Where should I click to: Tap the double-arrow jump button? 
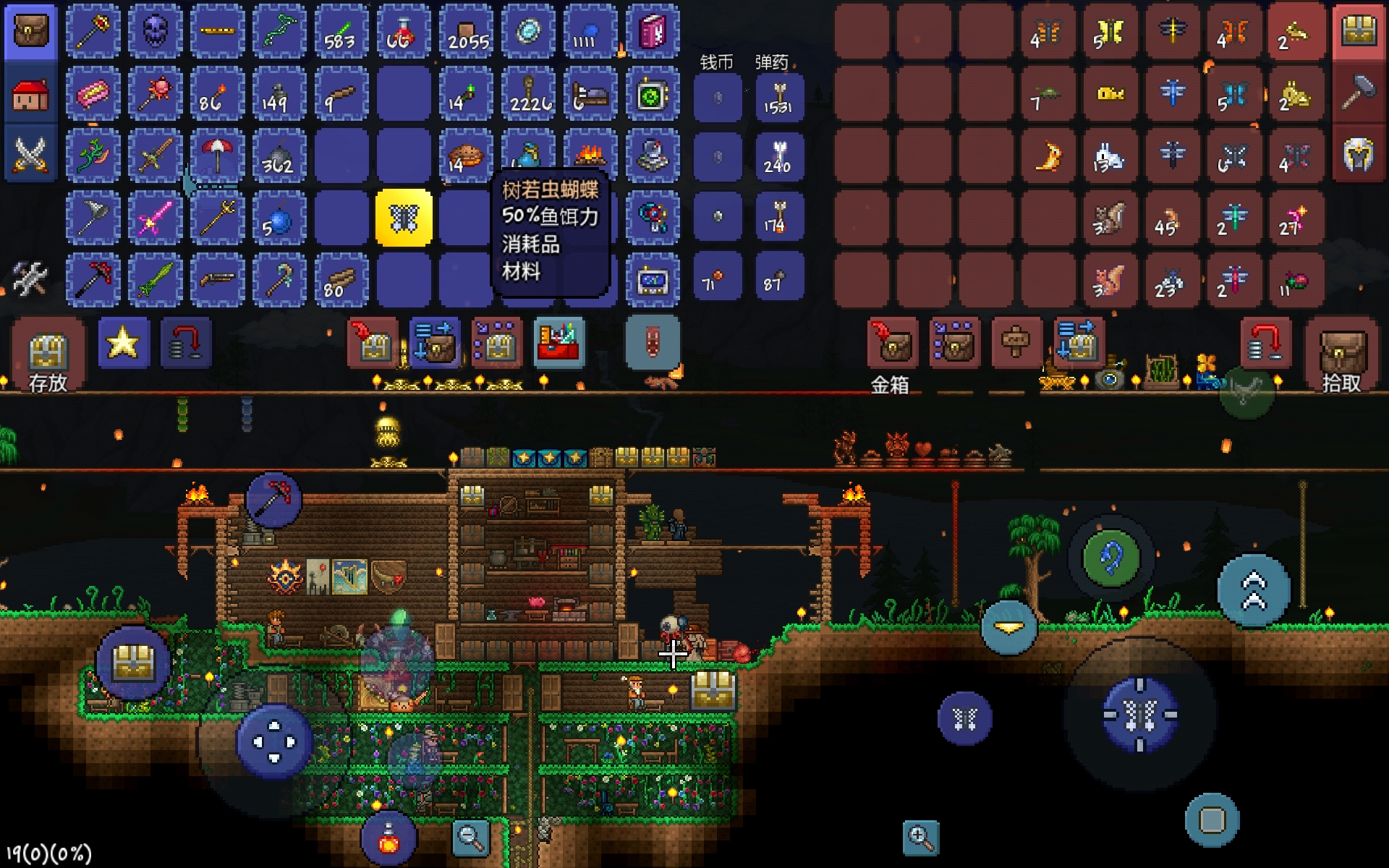(1254, 591)
